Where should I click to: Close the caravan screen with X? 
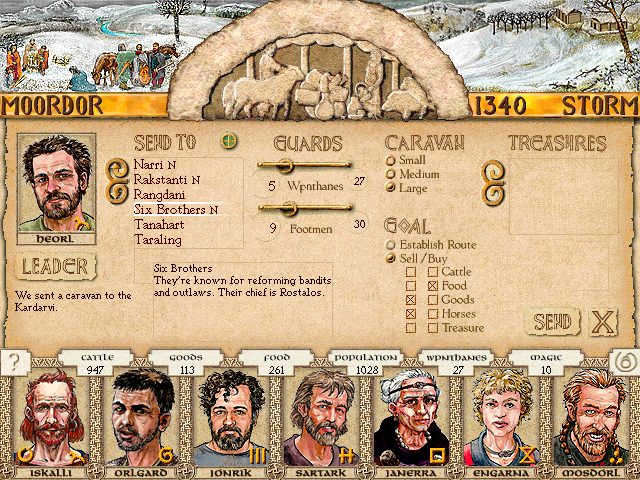point(602,322)
